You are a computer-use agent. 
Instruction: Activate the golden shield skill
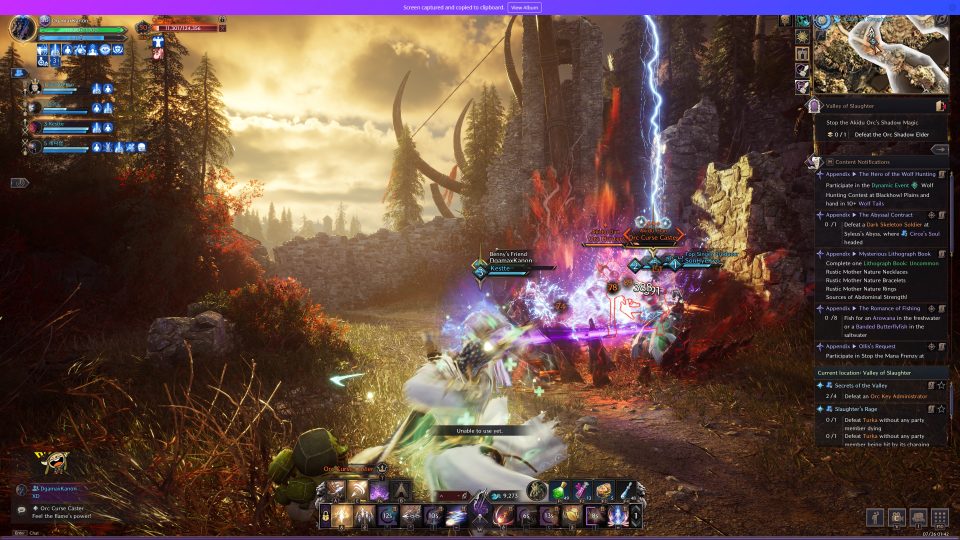coord(572,516)
